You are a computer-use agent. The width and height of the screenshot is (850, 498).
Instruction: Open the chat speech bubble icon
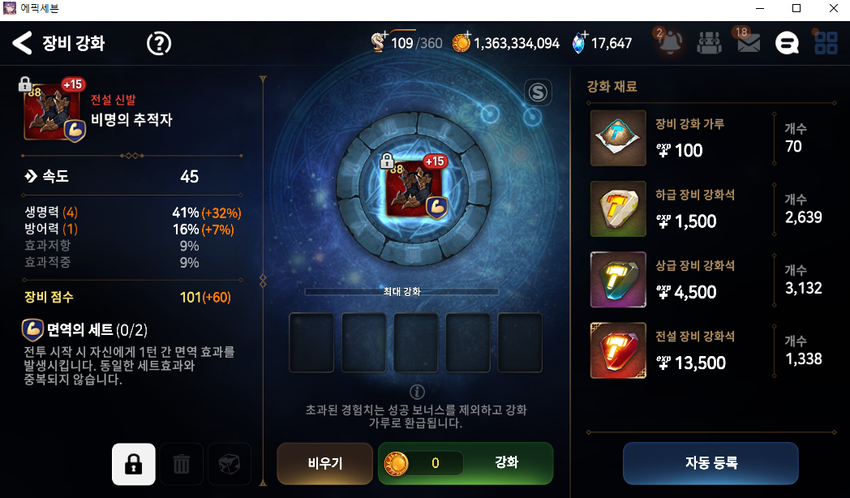[787, 43]
